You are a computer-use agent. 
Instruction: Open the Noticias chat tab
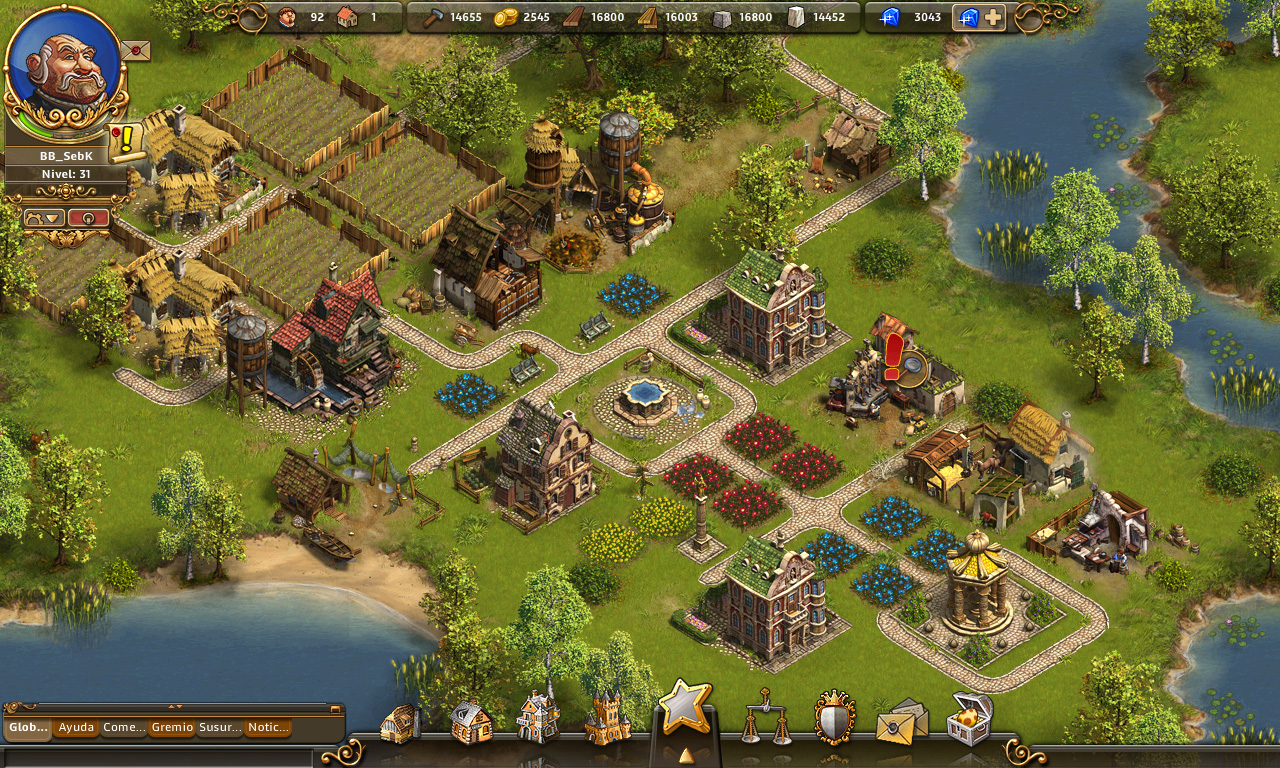pos(267,728)
